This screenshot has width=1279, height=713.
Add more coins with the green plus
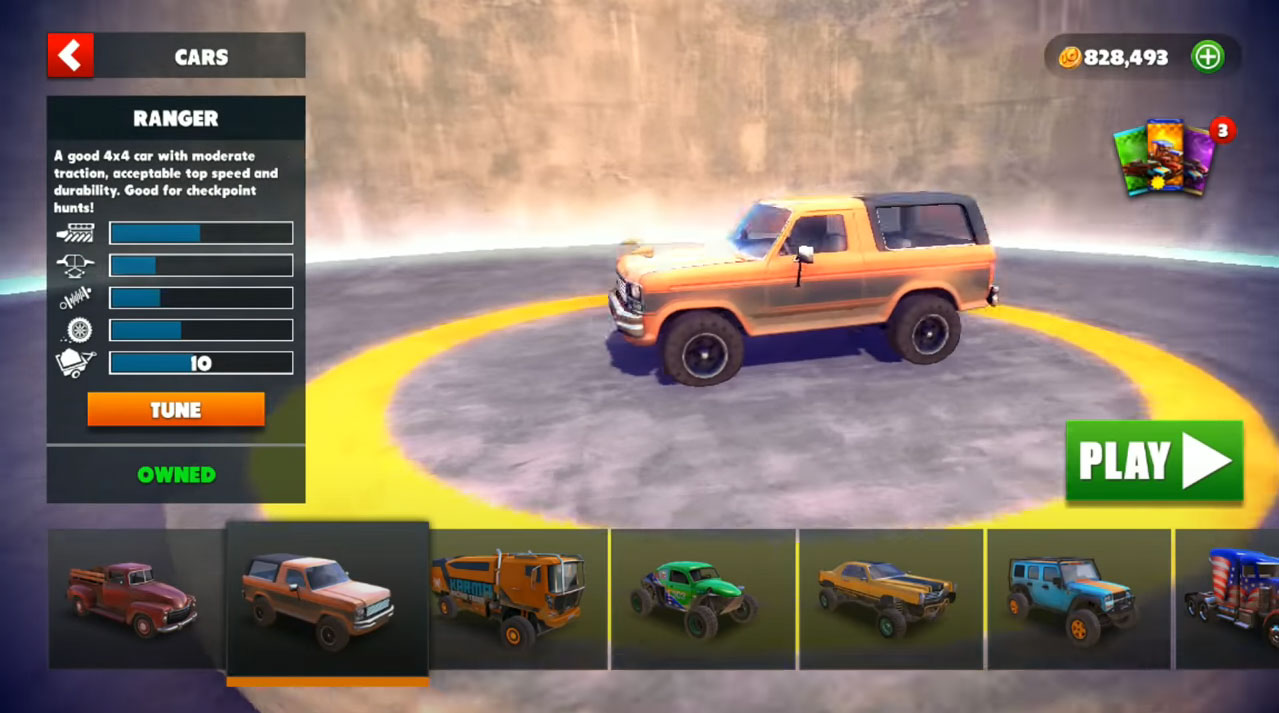(1208, 57)
